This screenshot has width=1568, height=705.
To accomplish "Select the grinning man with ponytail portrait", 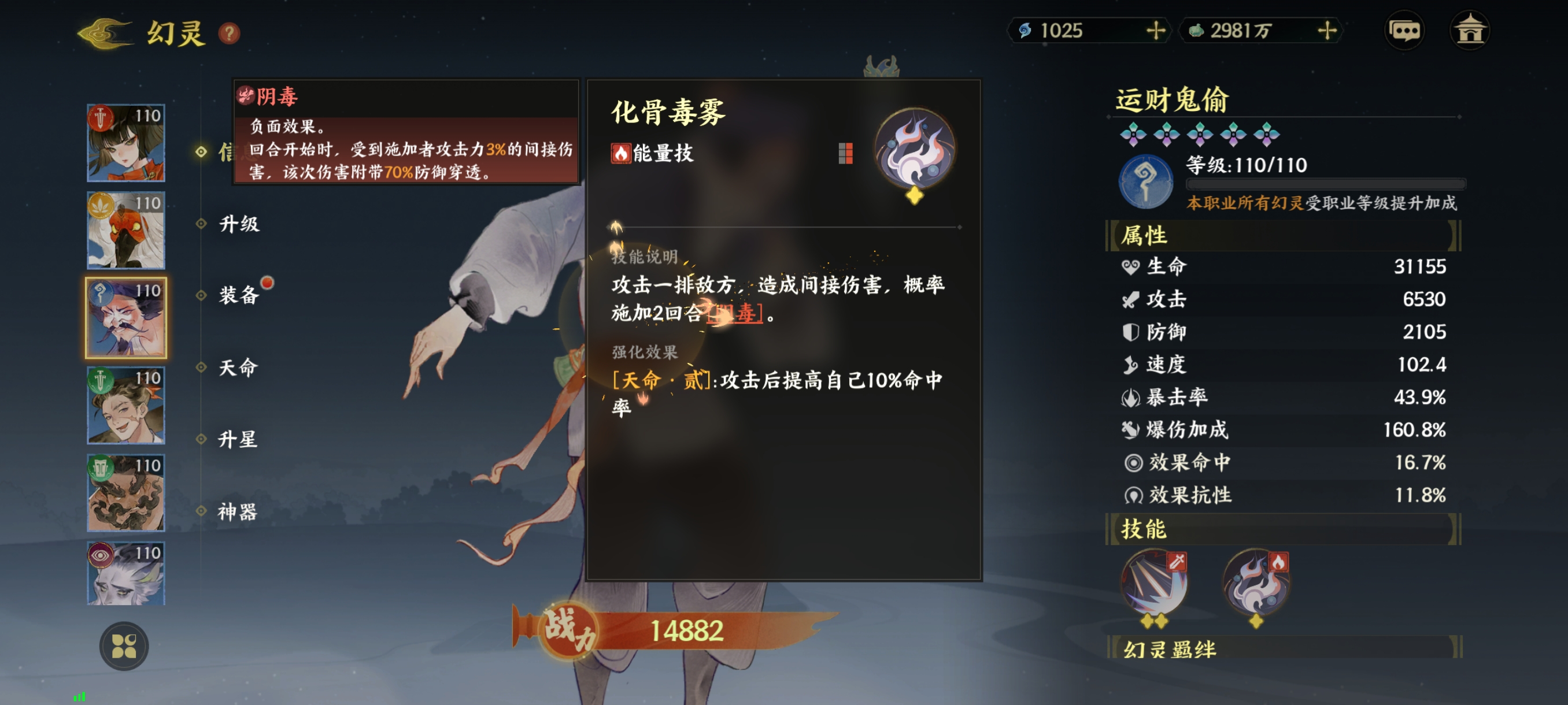I will click(x=126, y=405).
